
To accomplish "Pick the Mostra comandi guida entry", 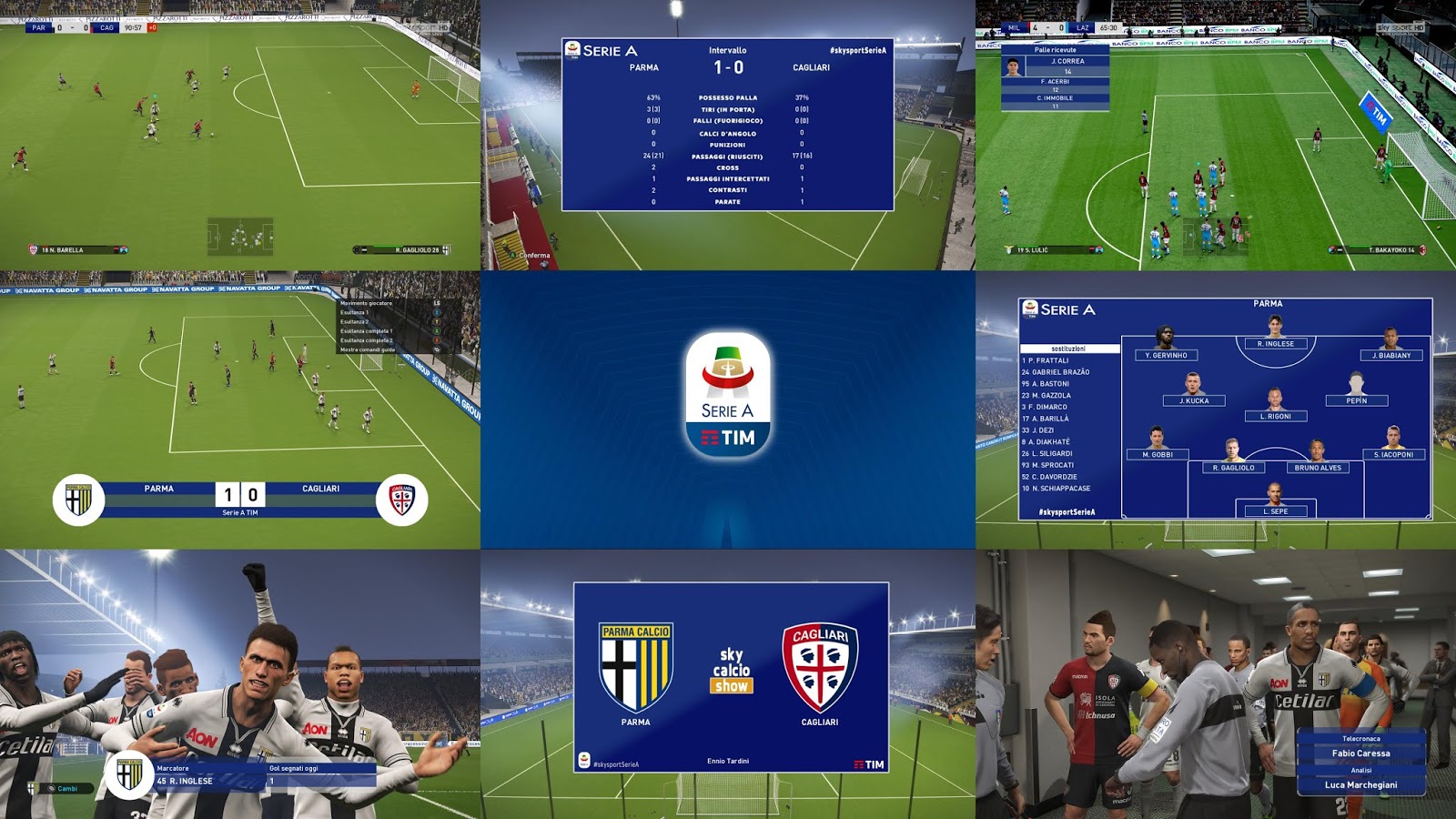I will click(368, 349).
